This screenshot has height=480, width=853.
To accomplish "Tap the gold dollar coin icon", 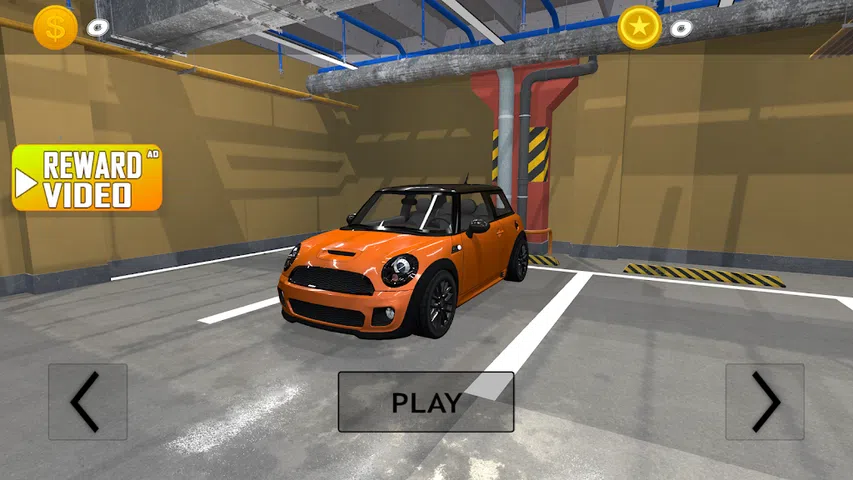I will click(55, 27).
